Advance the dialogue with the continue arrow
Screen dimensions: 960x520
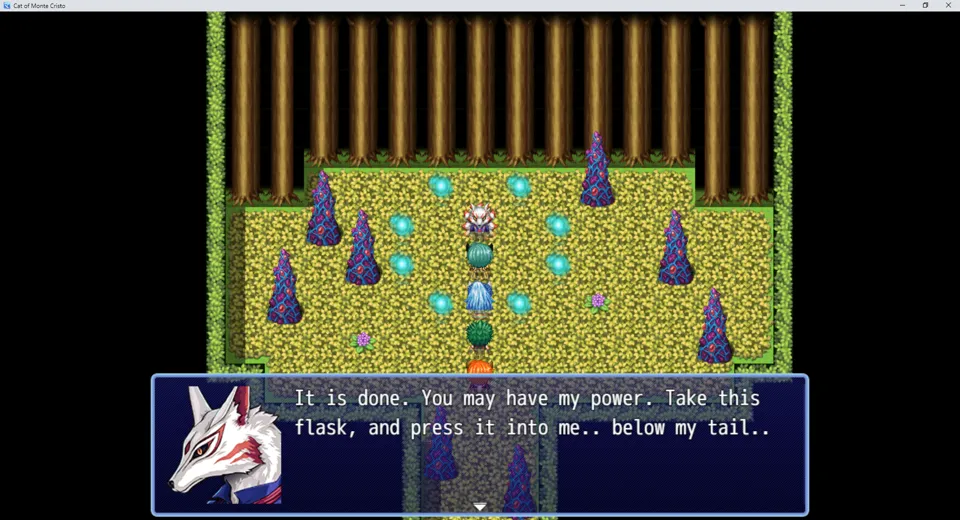click(x=480, y=507)
